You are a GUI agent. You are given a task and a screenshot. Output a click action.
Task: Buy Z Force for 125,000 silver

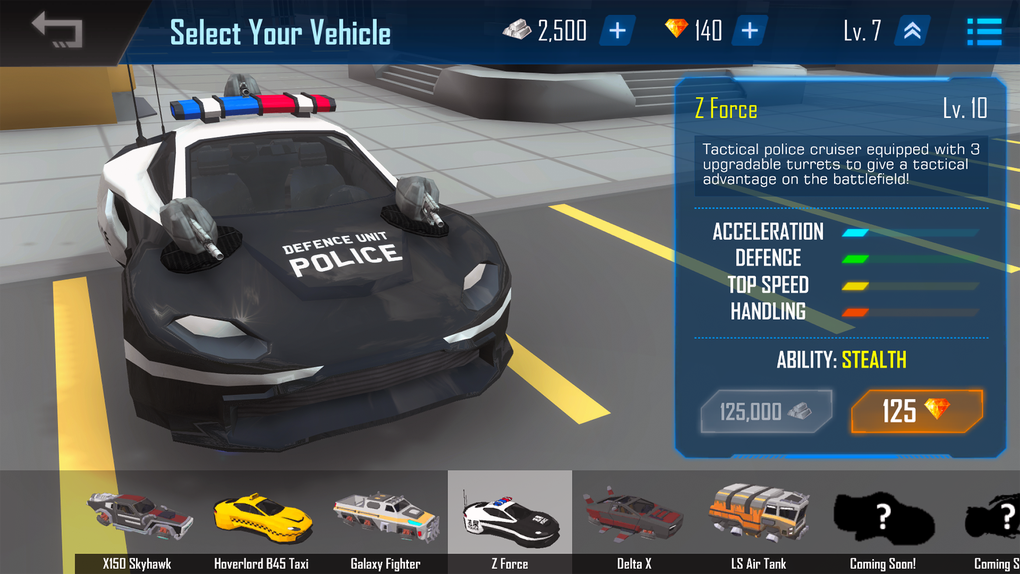[767, 411]
